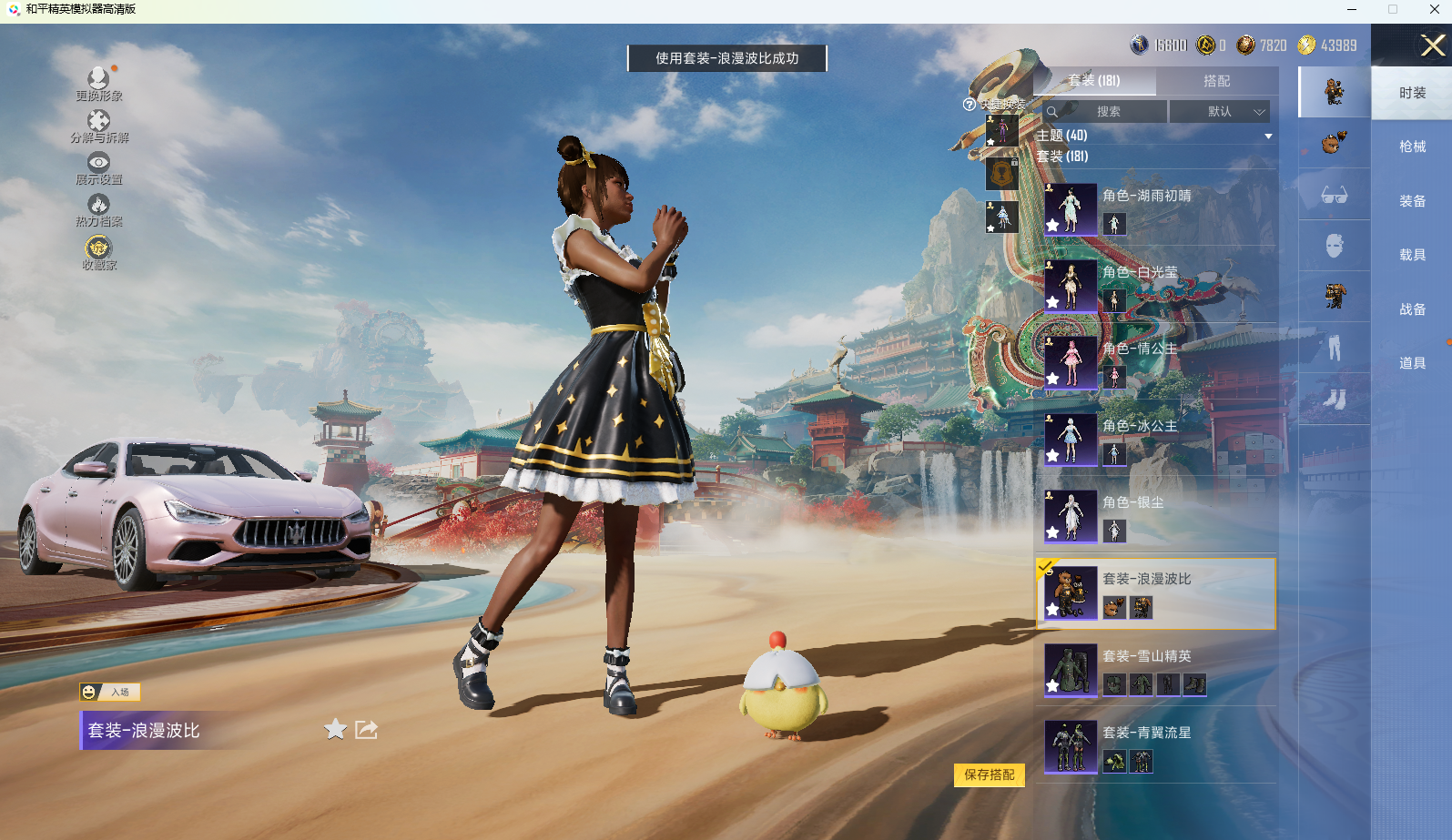Click the 搜索 search field
Screen dimensions: 1452x840
coord(1106,112)
